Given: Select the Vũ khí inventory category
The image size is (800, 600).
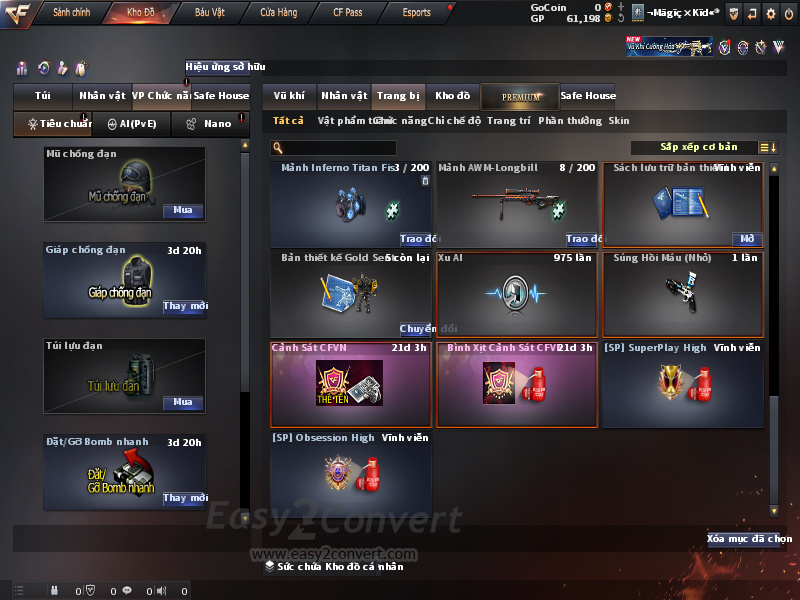Looking at the screenshot, I should pyautogui.click(x=289, y=96).
